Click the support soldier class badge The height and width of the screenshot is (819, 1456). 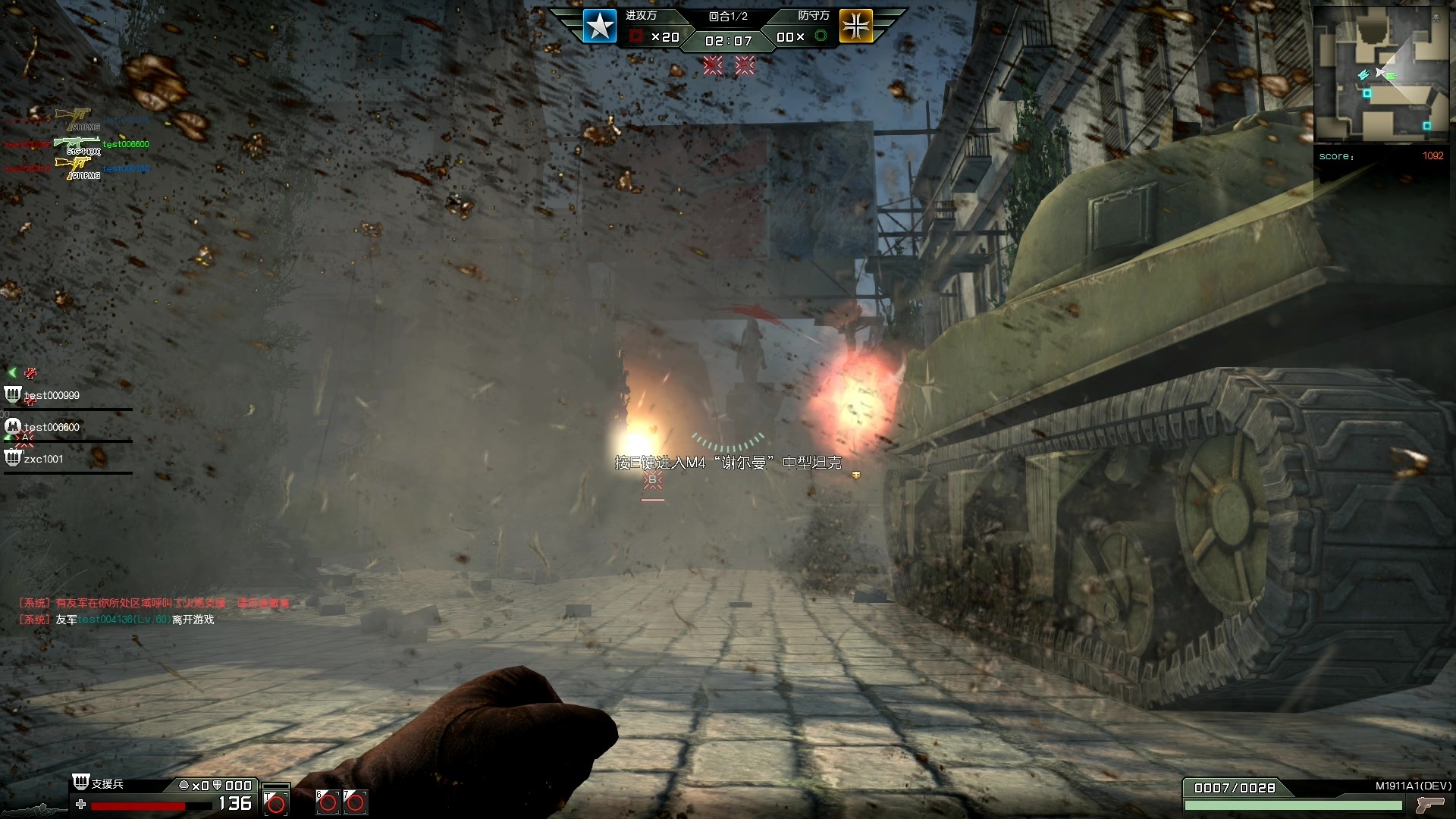coord(81,782)
